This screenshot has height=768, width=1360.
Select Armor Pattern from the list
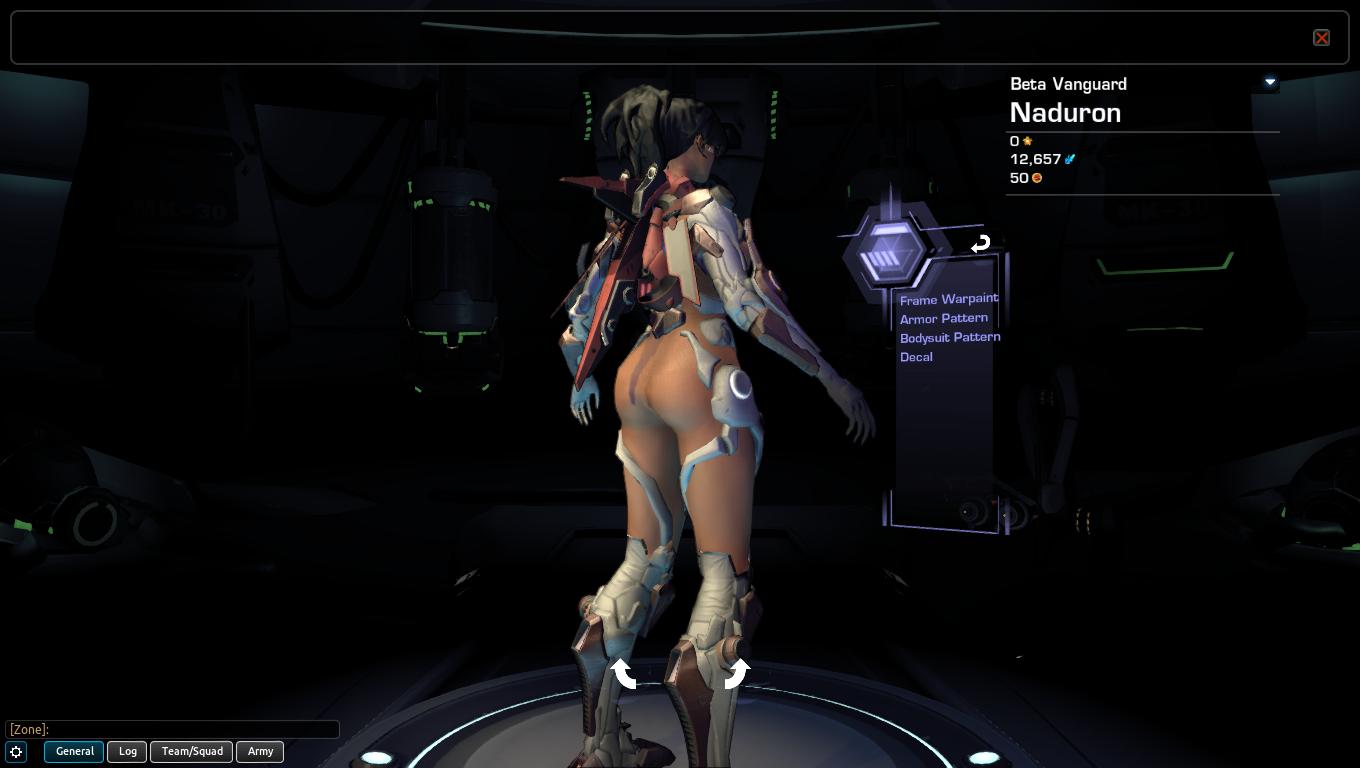[x=943, y=318]
